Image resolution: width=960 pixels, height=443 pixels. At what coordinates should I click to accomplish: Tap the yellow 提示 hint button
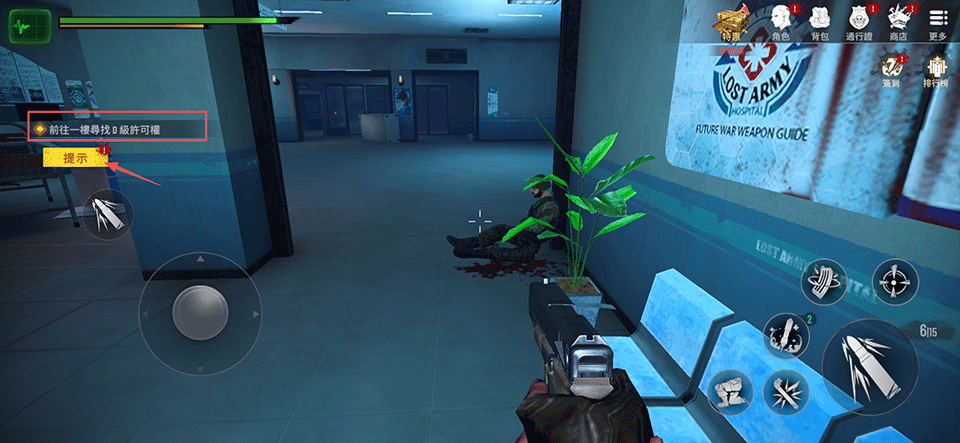point(76,158)
